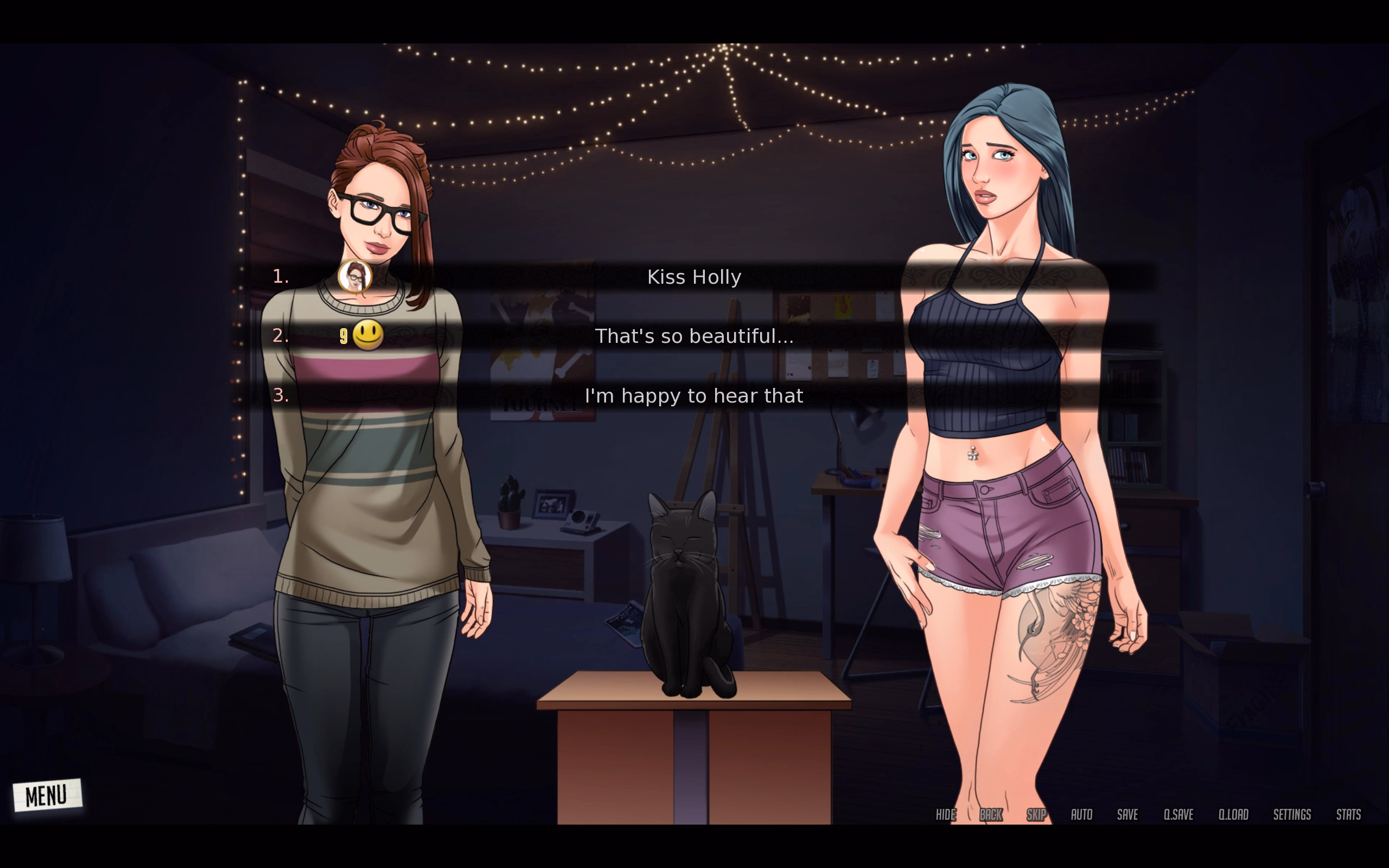Toggle AUTO advance mode
The image size is (1389, 868).
(1081, 815)
